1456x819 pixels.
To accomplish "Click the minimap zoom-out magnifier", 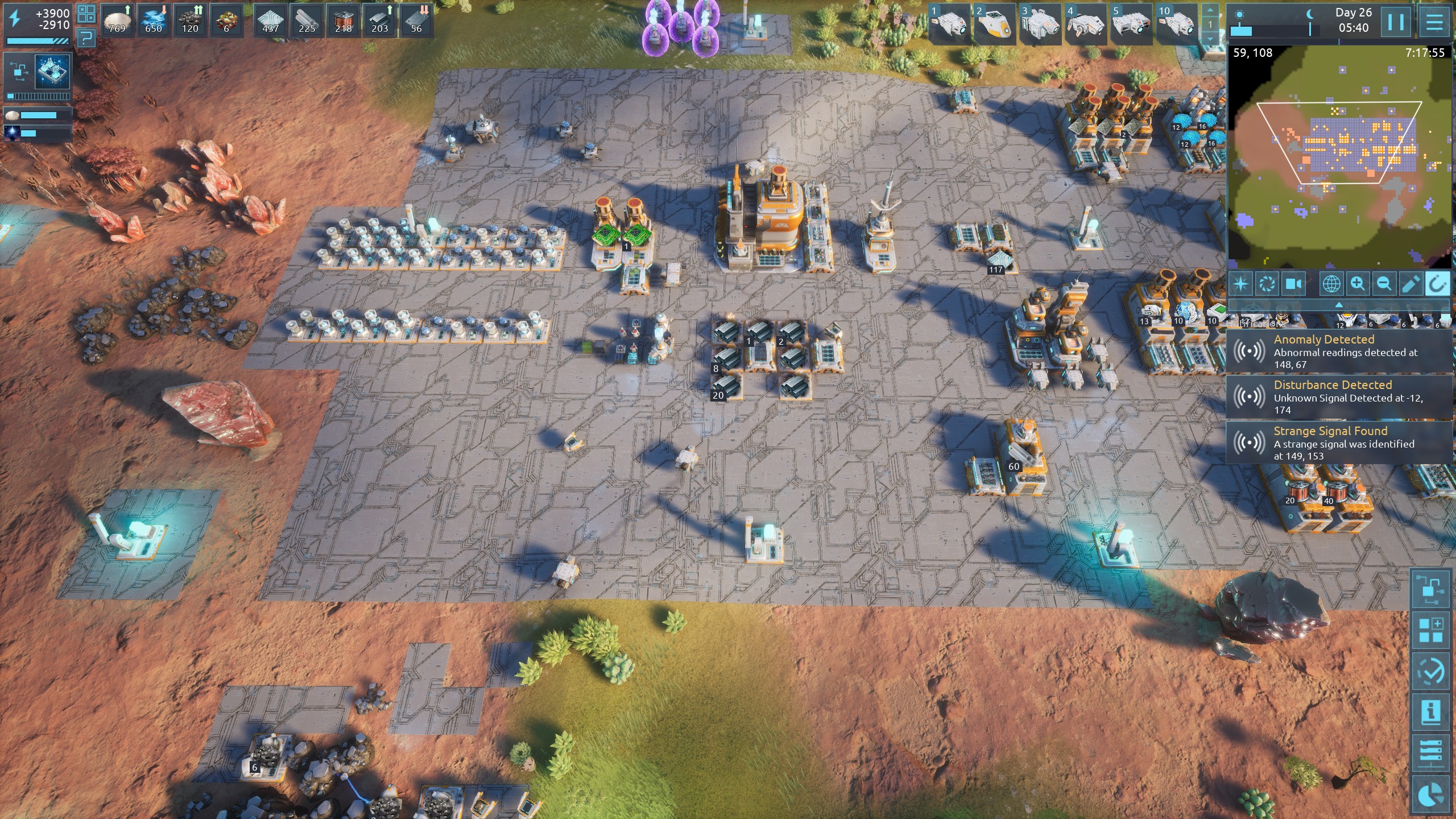I will (1384, 283).
